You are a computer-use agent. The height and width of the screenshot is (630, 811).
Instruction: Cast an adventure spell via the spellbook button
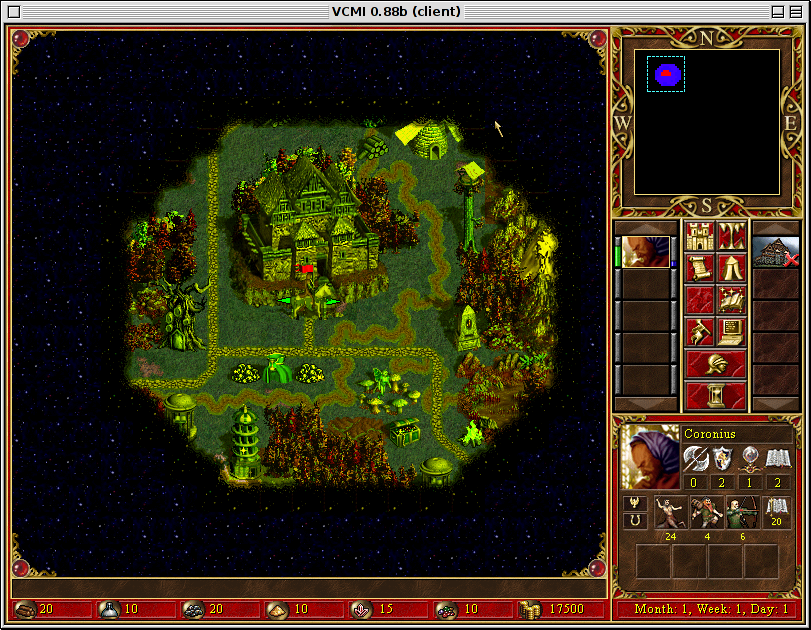point(732,300)
